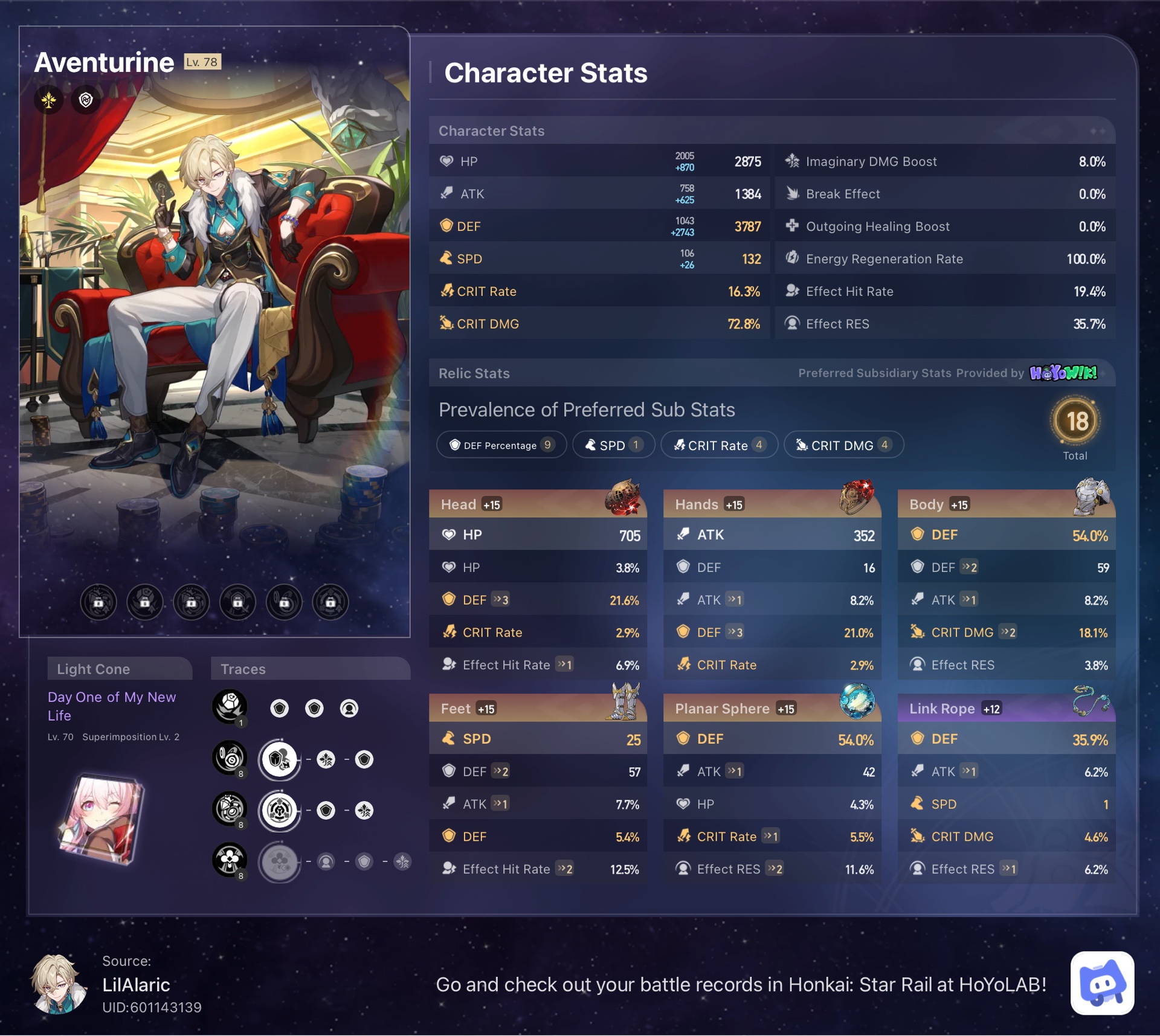The image size is (1160, 1036).
Task: Click the first locked Eidolon icon
Action: pyautogui.click(x=98, y=602)
